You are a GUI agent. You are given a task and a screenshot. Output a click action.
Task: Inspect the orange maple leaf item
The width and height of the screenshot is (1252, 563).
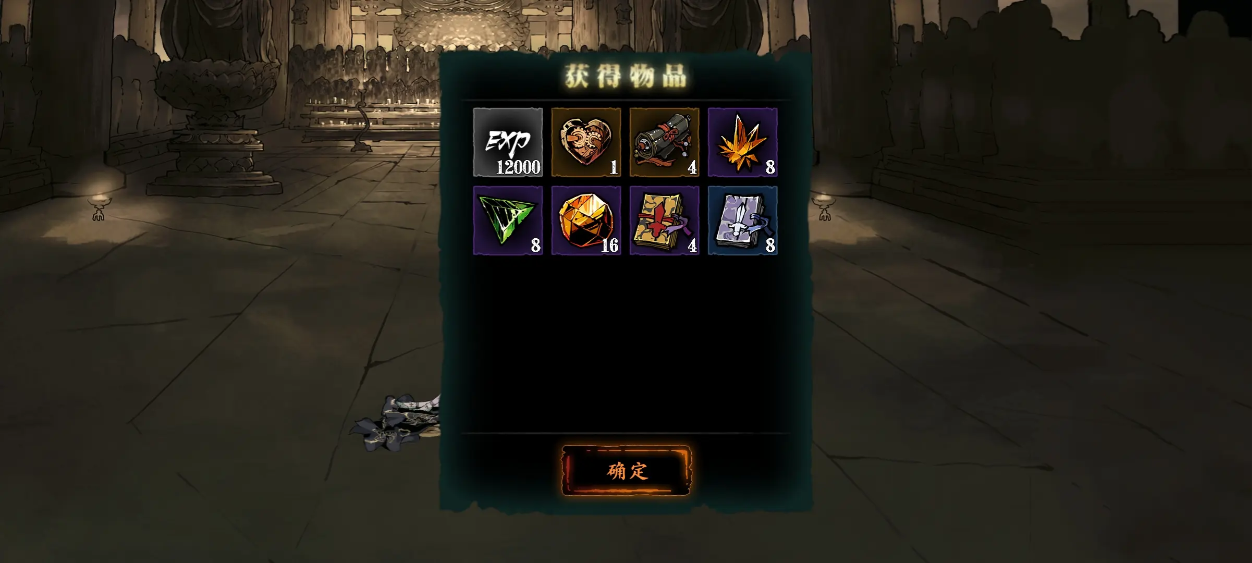pyautogui.click(x=743, y=142)
